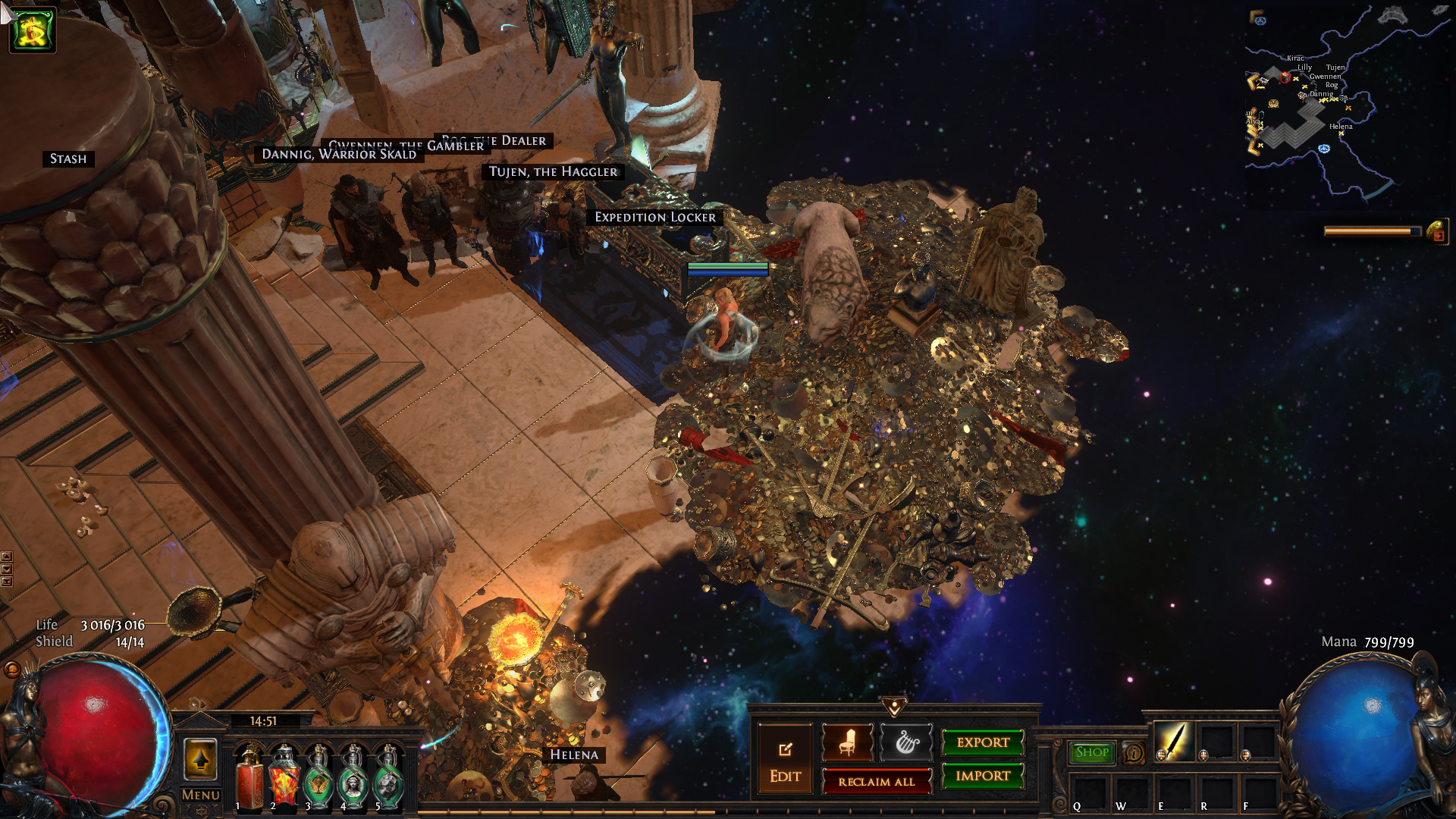Image resolution: width=1456 pixels, height=819 pixels.
Task: Open the green Shop button
Action: tap(1091, 752)
